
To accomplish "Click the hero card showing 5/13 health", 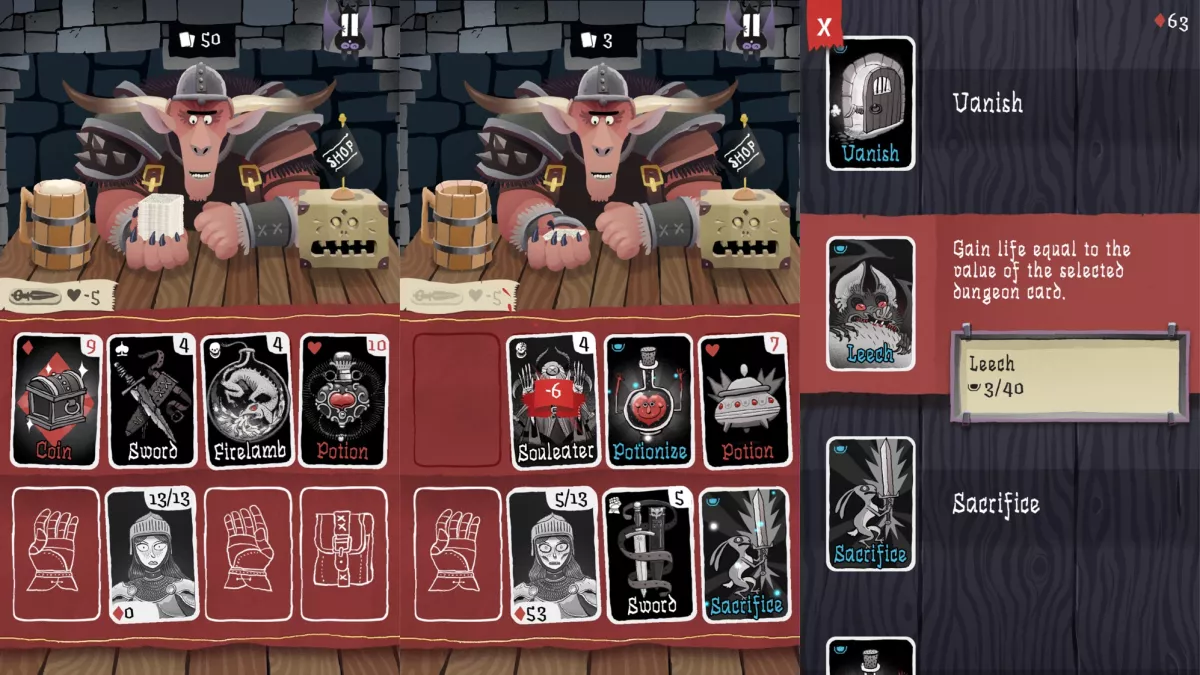I will pyautogui.click(x=552, y=555).
